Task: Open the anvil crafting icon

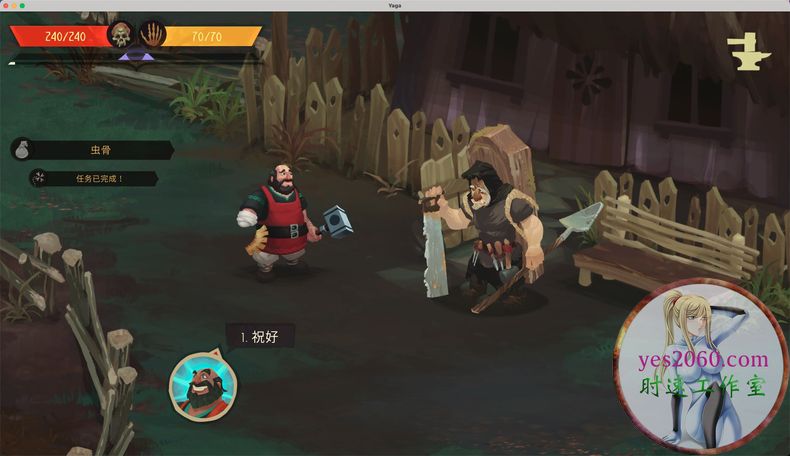Action: point(743,52)
